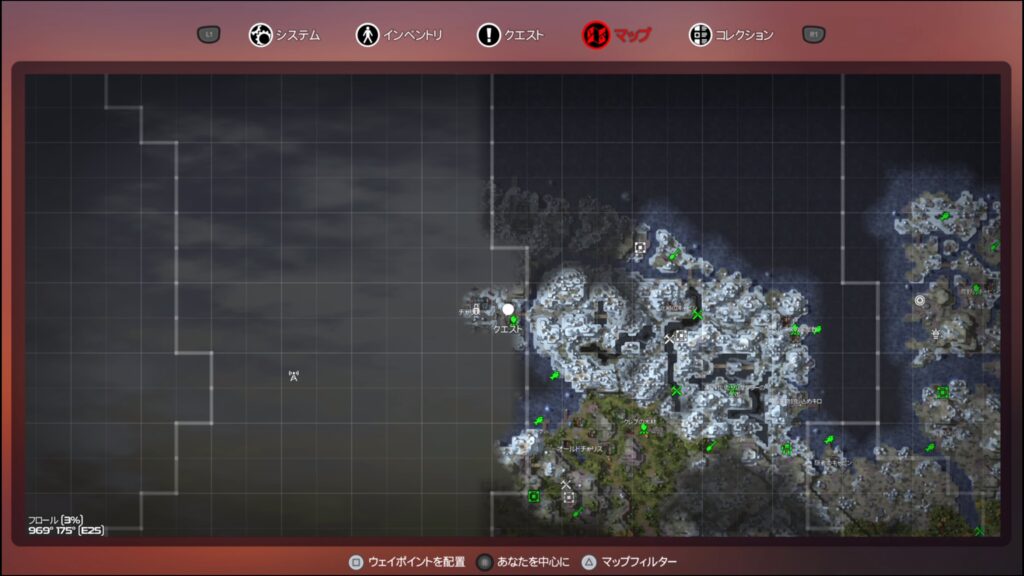The height and width of the screenshot is (576, 1024).
Task: Select the antenna marker in the fogged area
Action: pyautogui.click(x=294, y=376)
